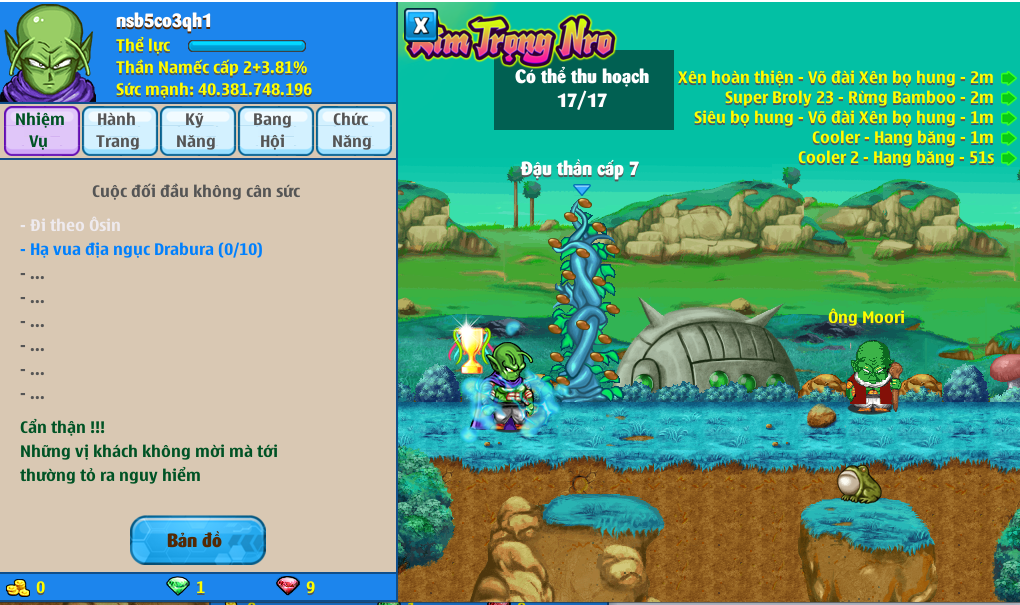This screenshot has width=1020, height=605.
Task: Click the Xên hoàn thiện boss notice
Action: [x=837, y=77]
